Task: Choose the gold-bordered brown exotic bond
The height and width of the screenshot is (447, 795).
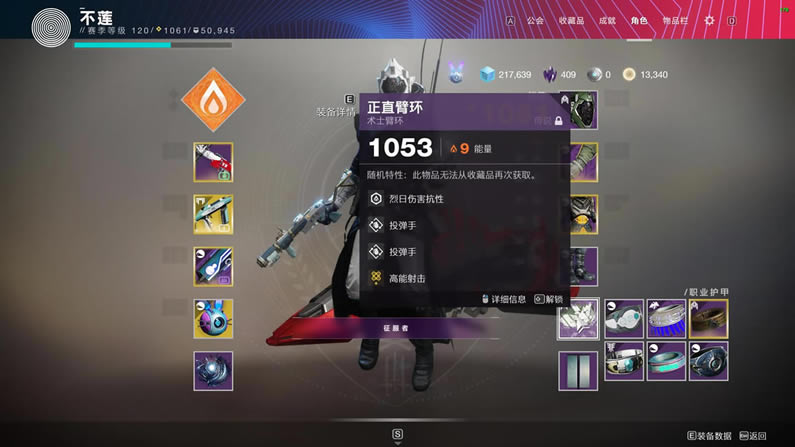Action: point(708,319)
